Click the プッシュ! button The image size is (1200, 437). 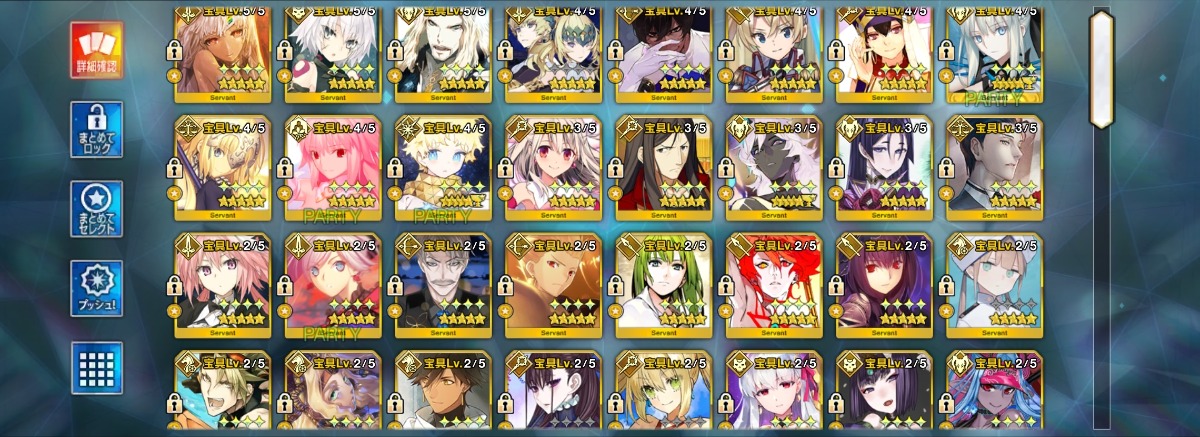[96, 289]
